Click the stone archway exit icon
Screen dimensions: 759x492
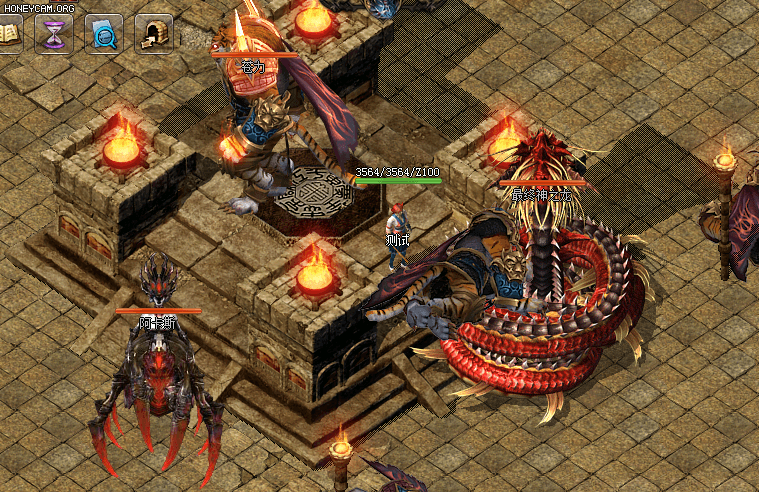(153, 33)
